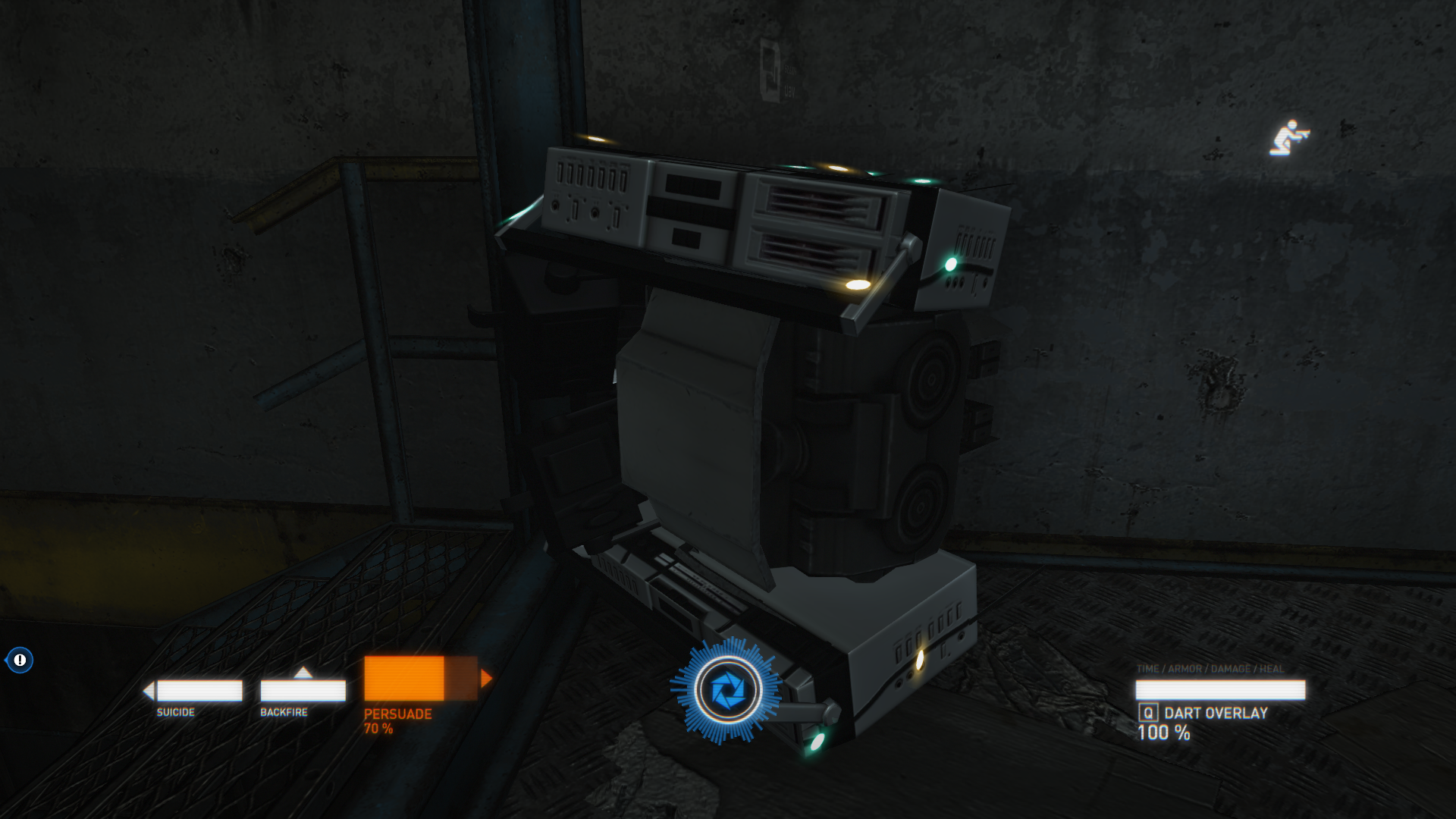Select the Suicide breach ability
This screenshot has height=819, width=1456.
pos(199,691)
